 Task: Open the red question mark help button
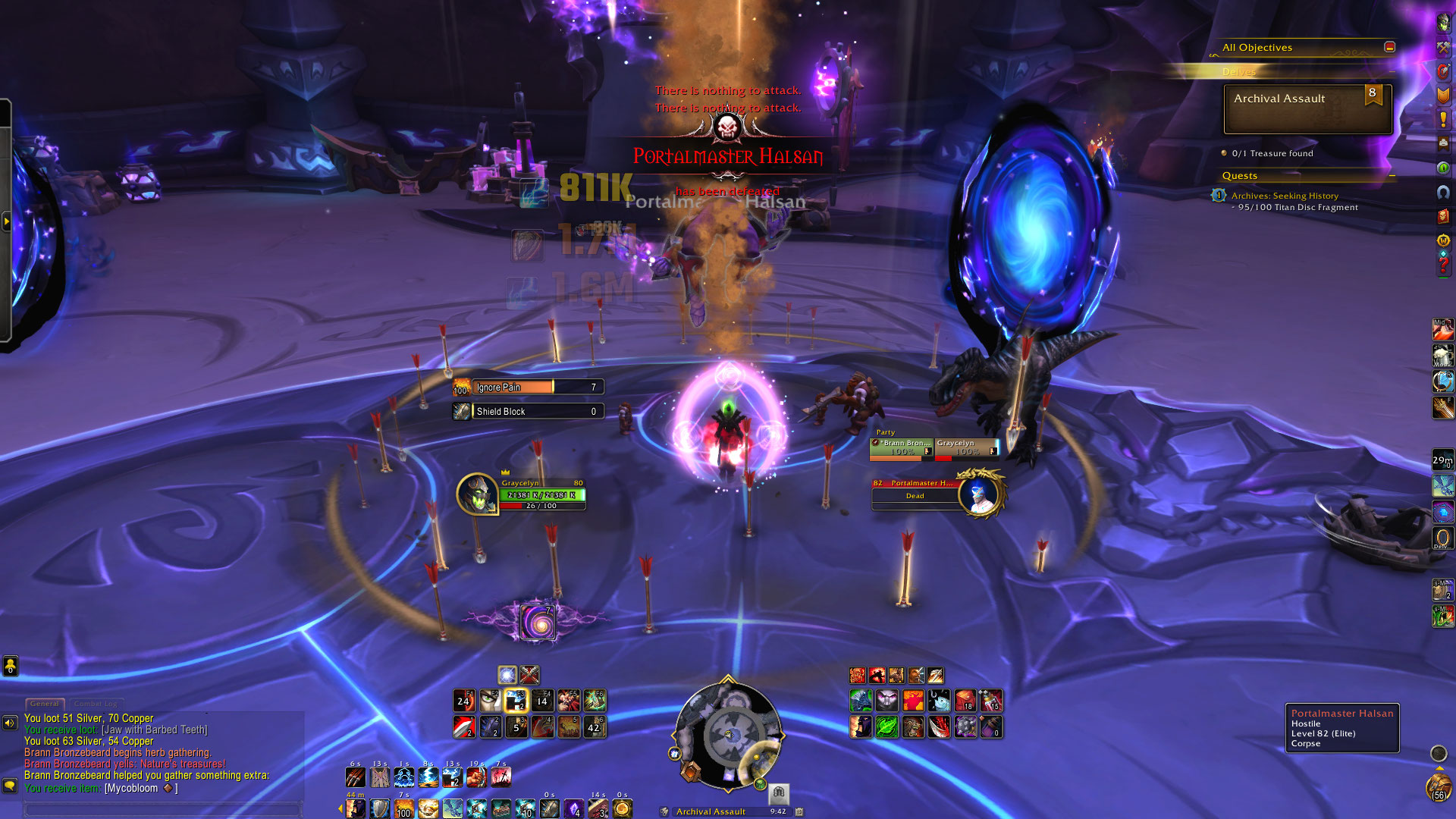1443,265
